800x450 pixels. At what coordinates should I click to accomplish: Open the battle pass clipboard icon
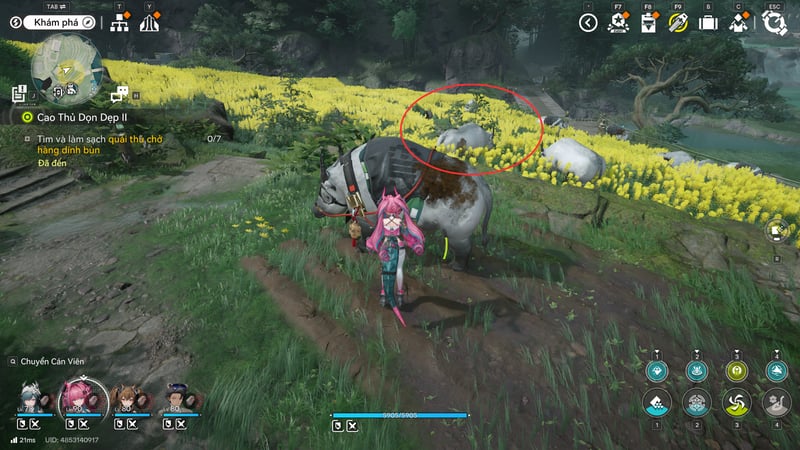click(x=648, y=22)
